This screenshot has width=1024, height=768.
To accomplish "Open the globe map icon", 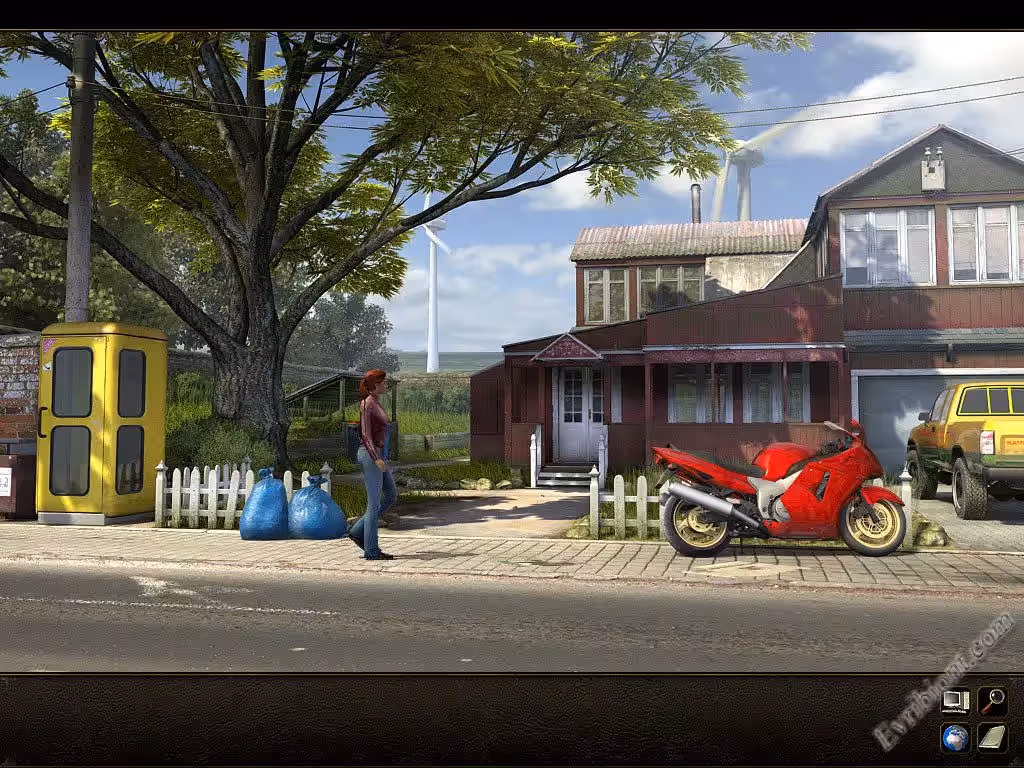I will pos(955,738).
